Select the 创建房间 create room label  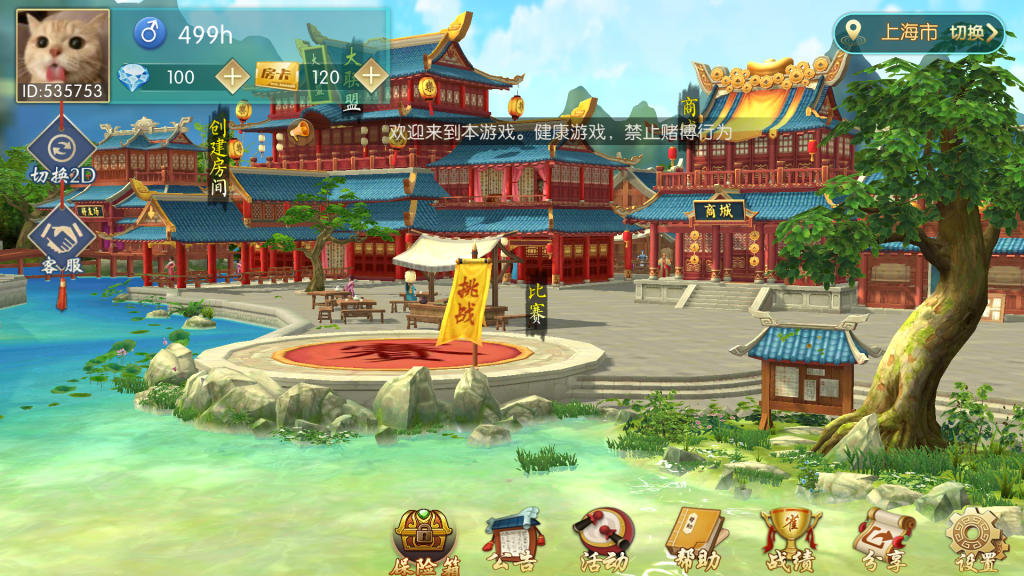pos(218,158)
